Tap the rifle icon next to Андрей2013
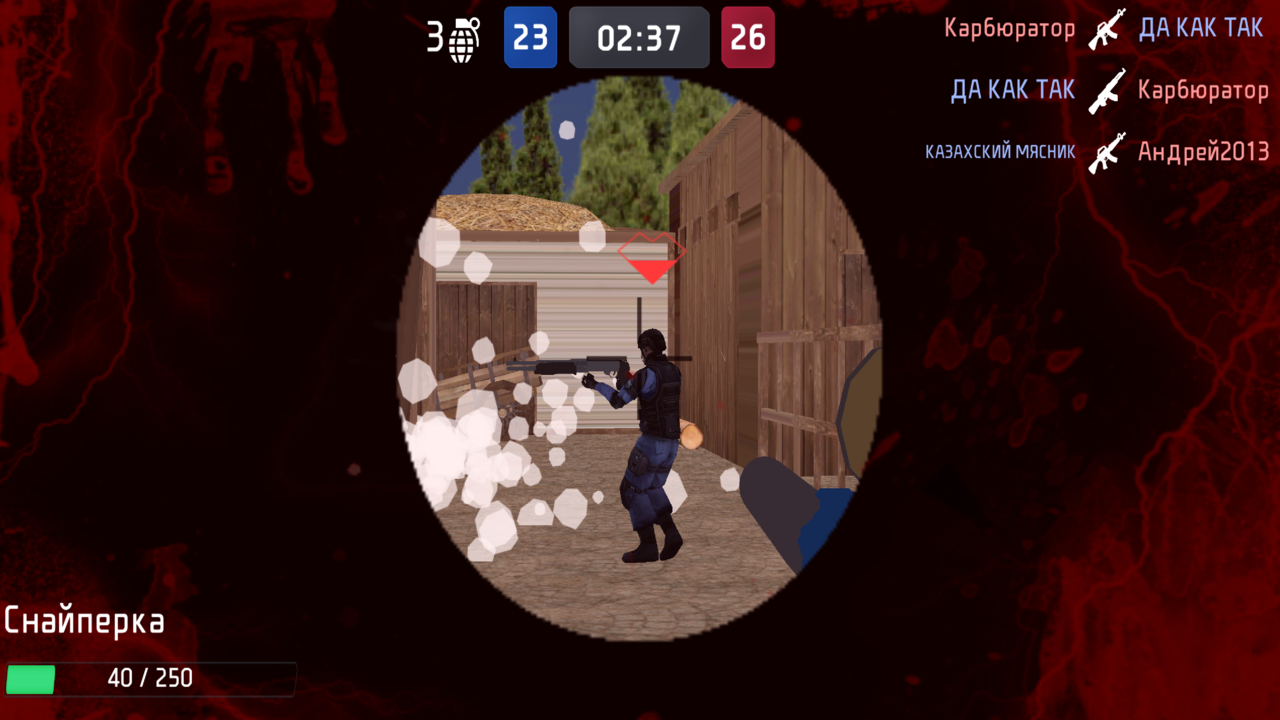 tap(1106, 152)
